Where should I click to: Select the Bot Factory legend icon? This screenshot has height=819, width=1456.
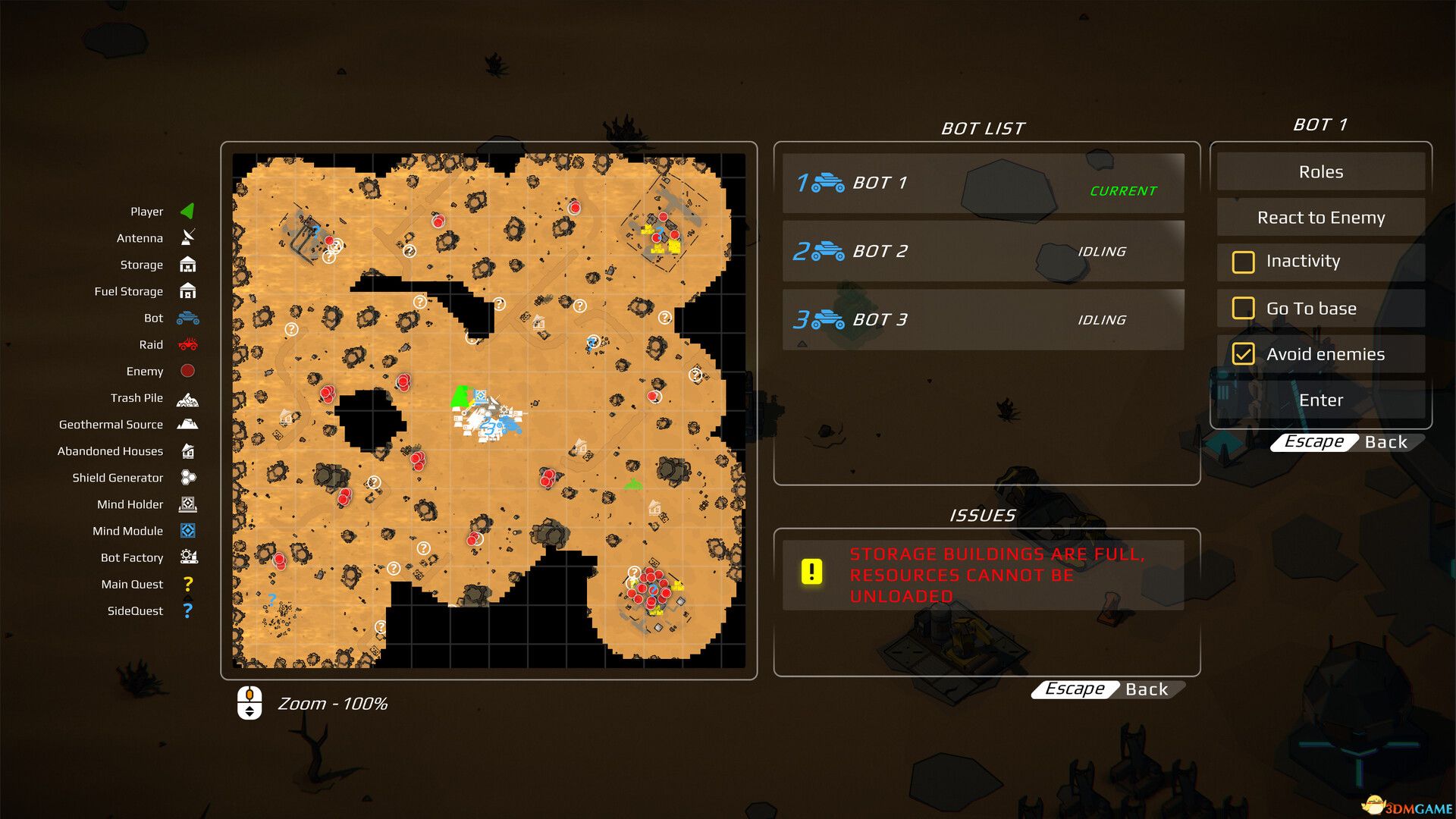[x=188, y=557]
